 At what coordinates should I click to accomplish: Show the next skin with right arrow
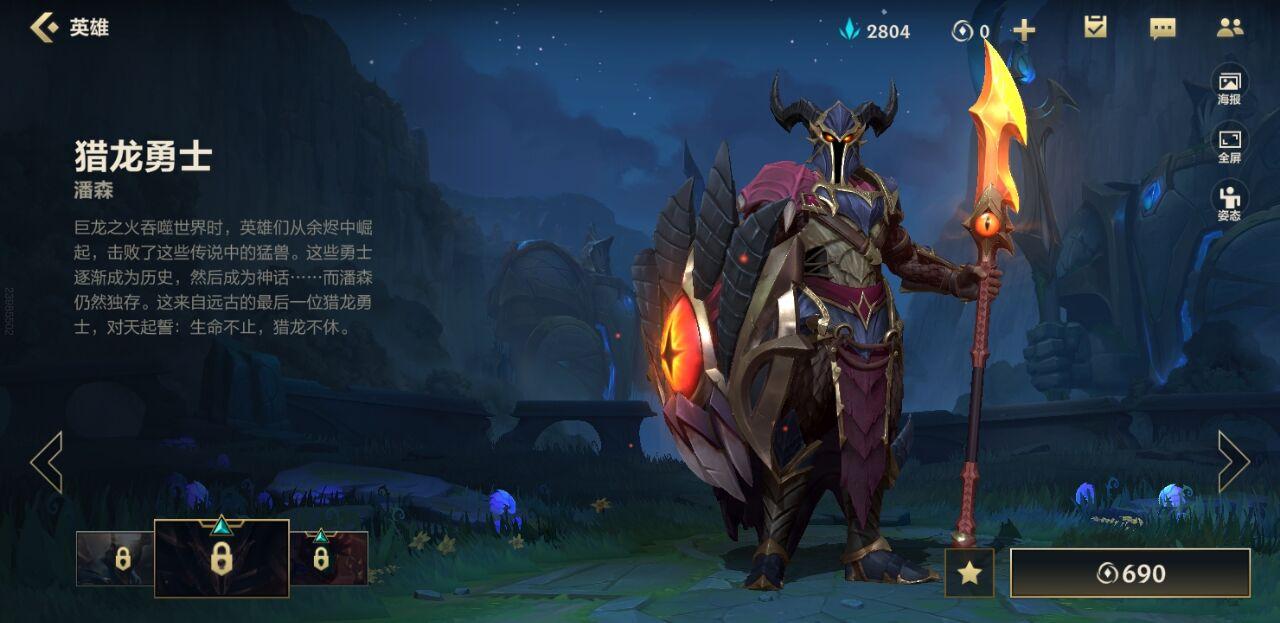click(x=1233, y=462)
